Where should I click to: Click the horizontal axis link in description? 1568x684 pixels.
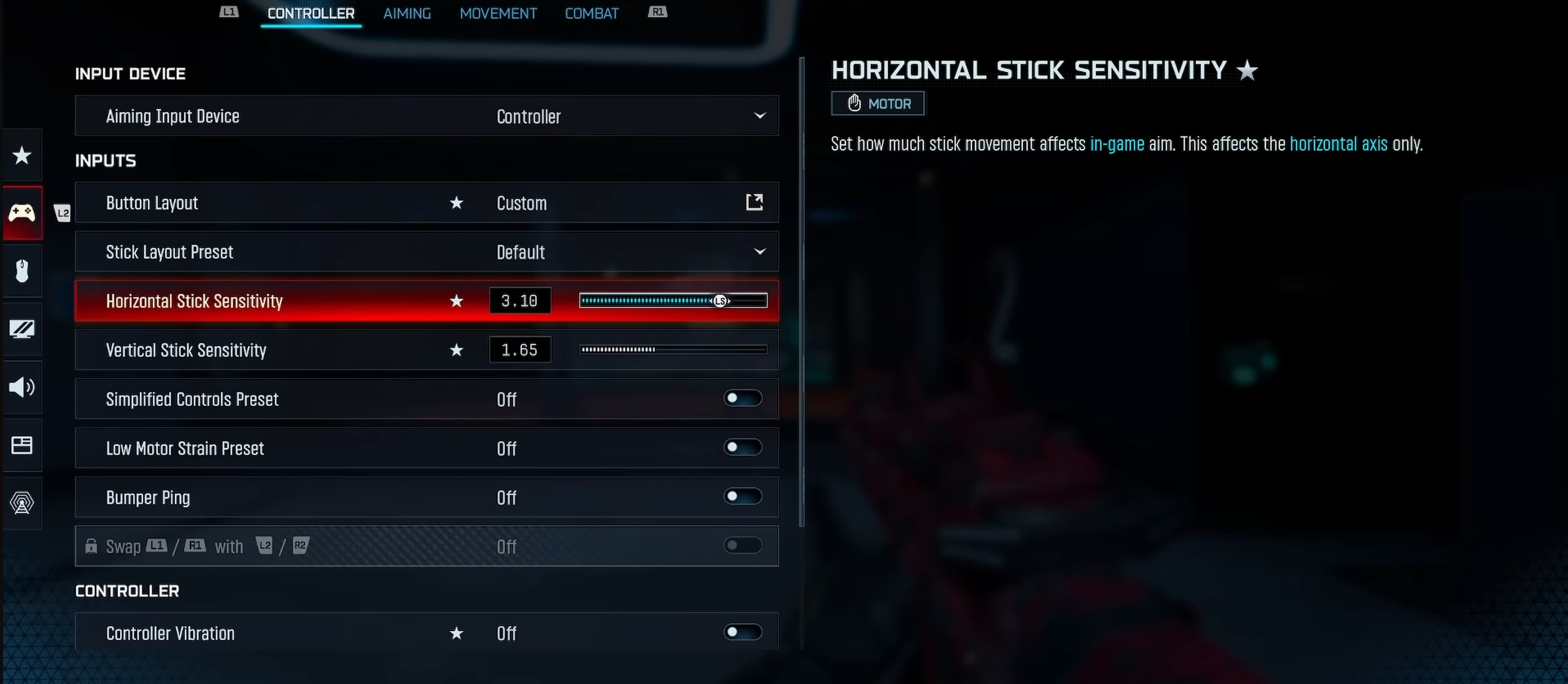(1339, 144)
